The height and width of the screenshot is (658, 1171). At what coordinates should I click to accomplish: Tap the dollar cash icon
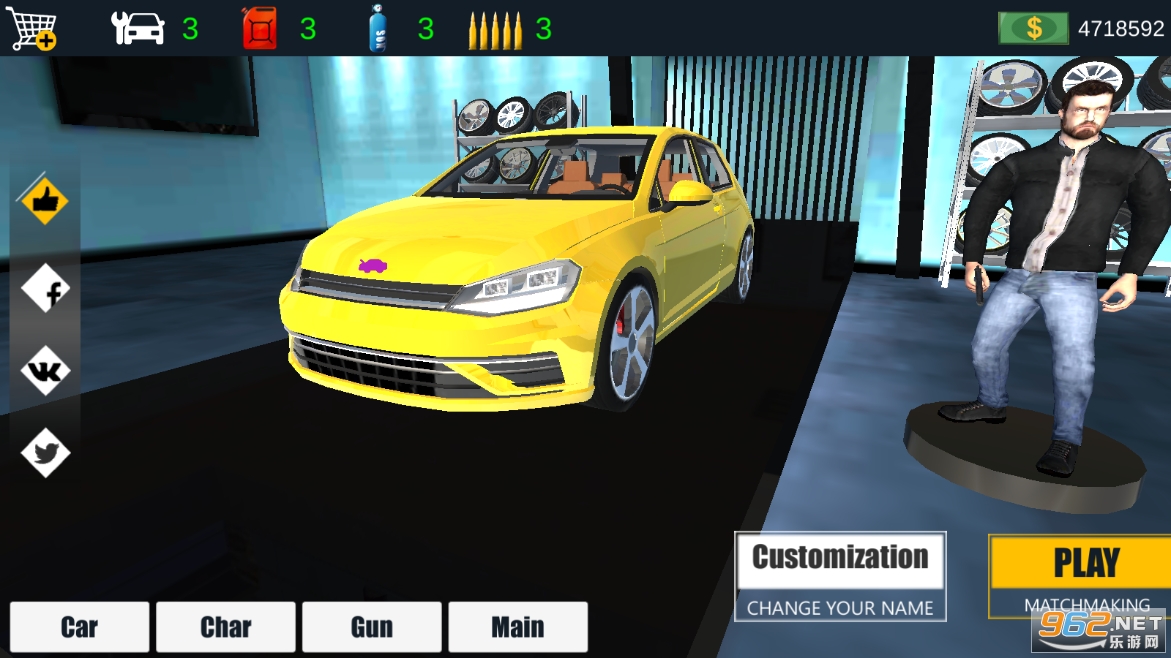(x=1033, y=28)
